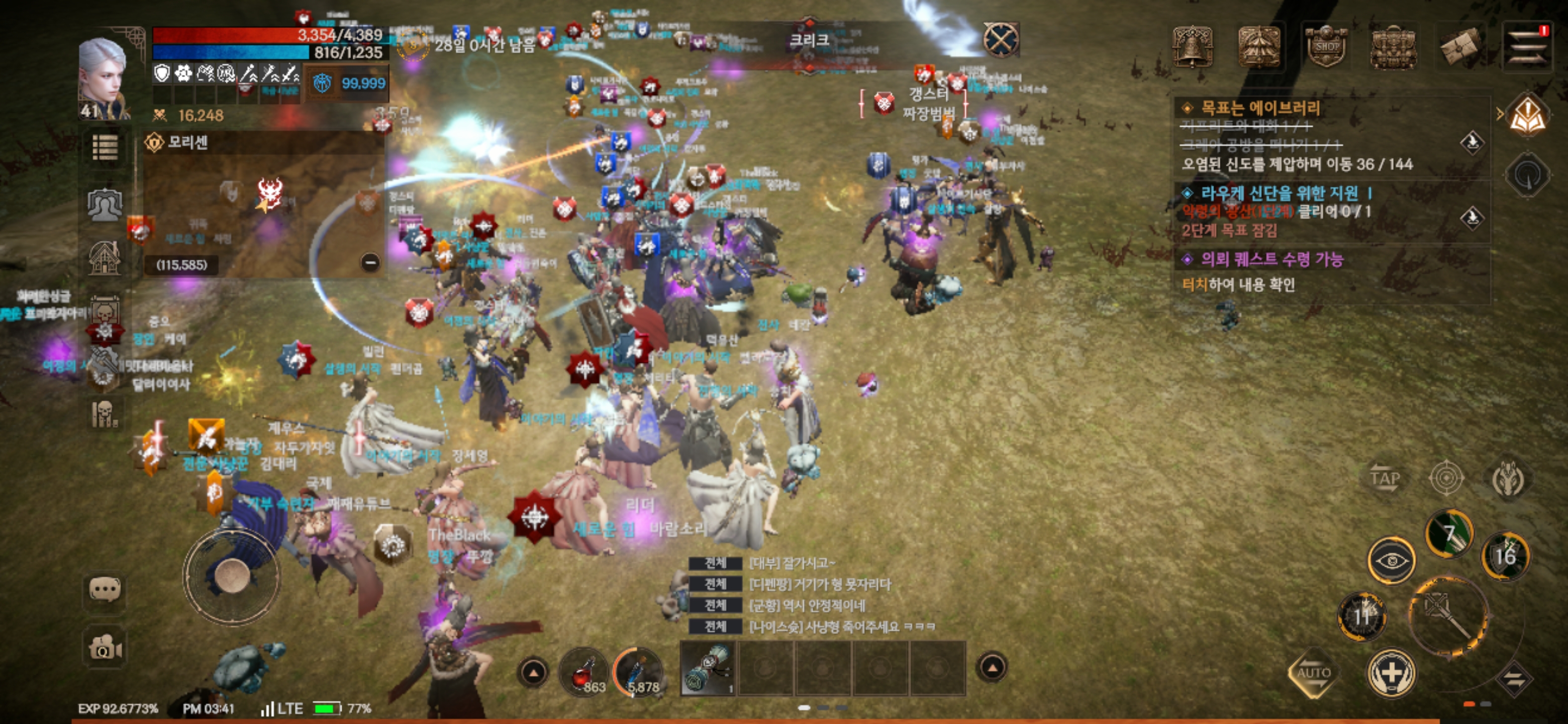Select the 목표는 에이브러리 quest tracker
Screen dimensions: 1568x724
(x=1260, y=109)
